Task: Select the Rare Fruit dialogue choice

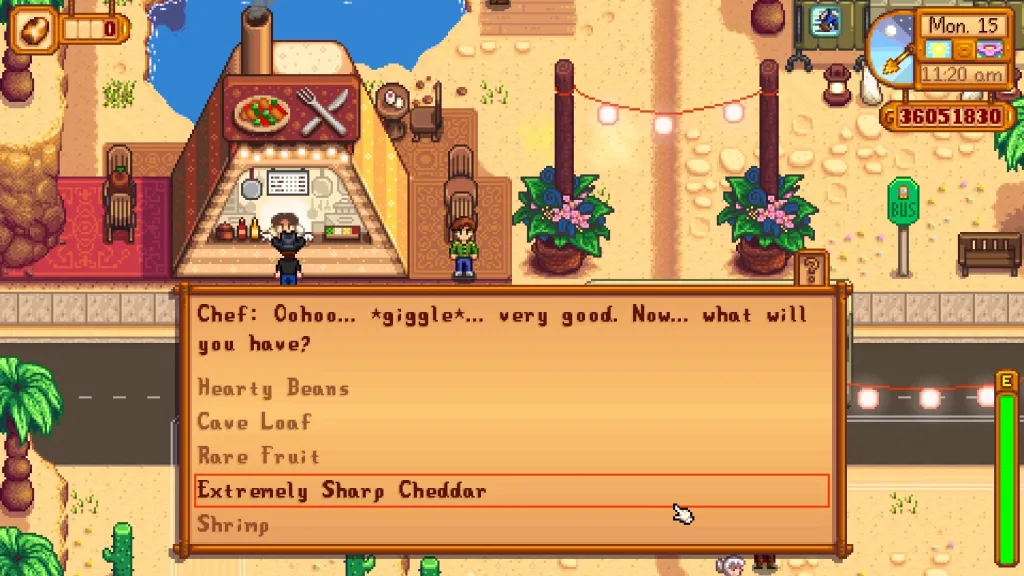Action: [x=259, y=456]
